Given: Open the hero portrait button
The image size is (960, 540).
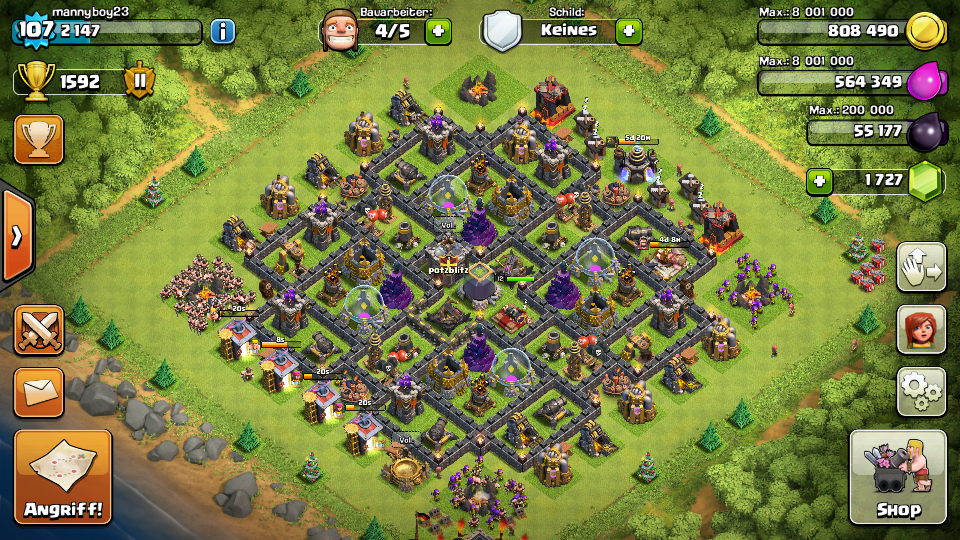Looking at the screenshot, I should [x=921, y=329].
